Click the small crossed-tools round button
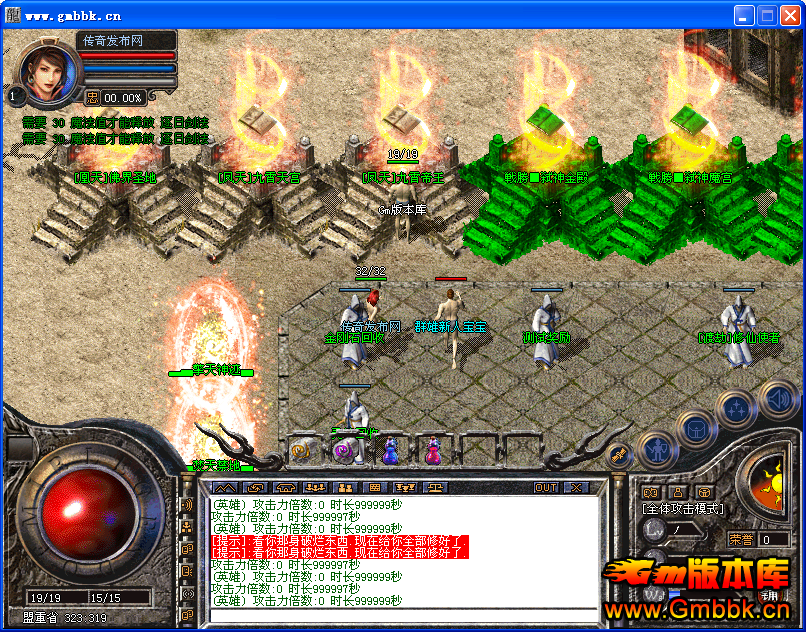Screen dimensions: 806x632 coord(620,455)
